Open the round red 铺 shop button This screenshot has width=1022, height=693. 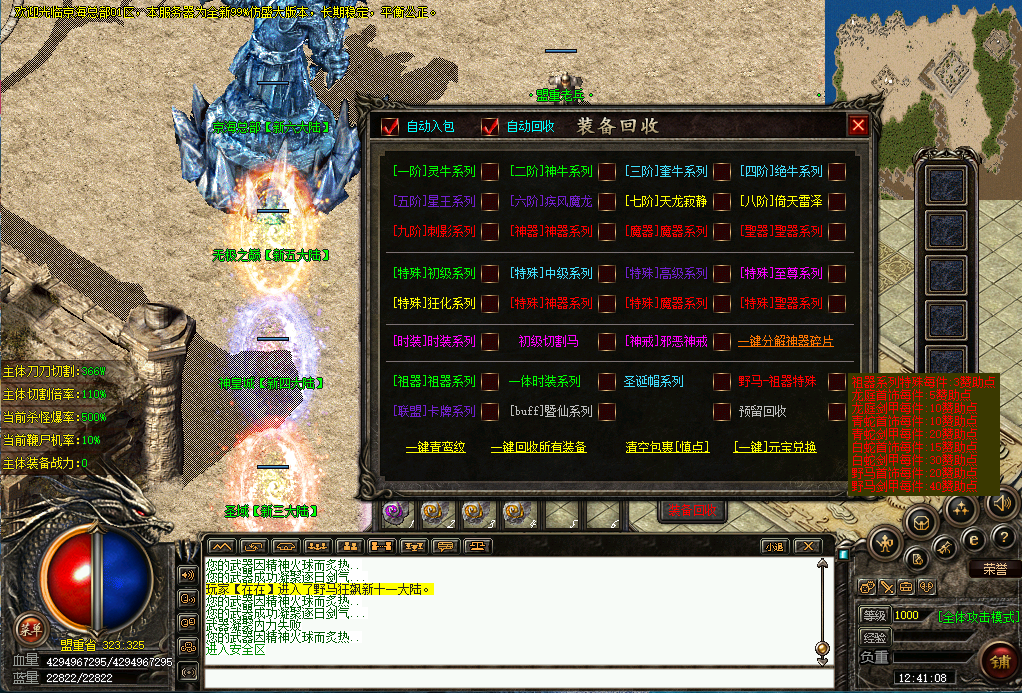tap(998, 660)
